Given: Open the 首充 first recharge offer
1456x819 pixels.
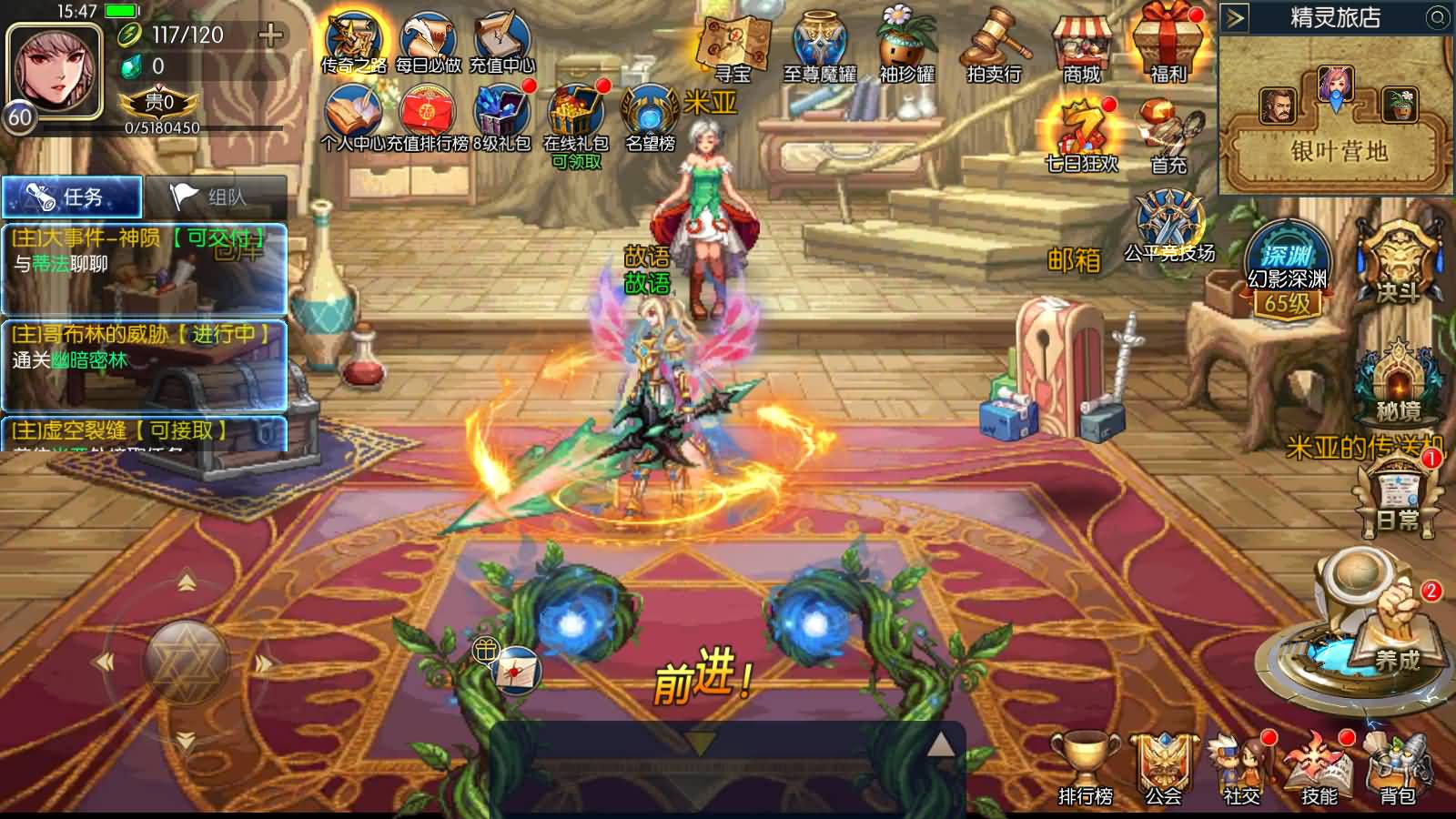Looking at the screenshot, I should pos(1169,136).
